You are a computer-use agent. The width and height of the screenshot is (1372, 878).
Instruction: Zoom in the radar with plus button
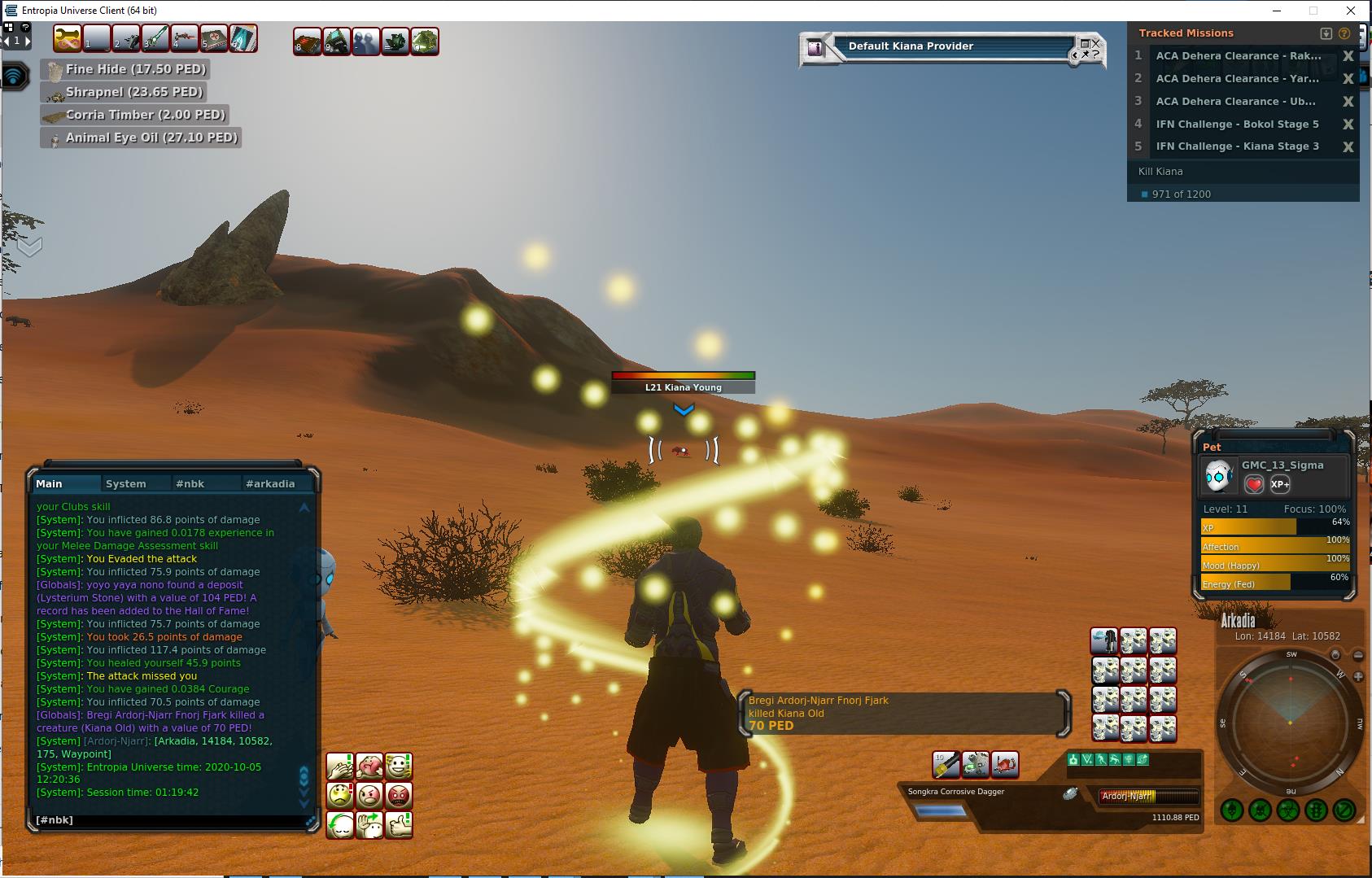click(x=1358, y=676)
